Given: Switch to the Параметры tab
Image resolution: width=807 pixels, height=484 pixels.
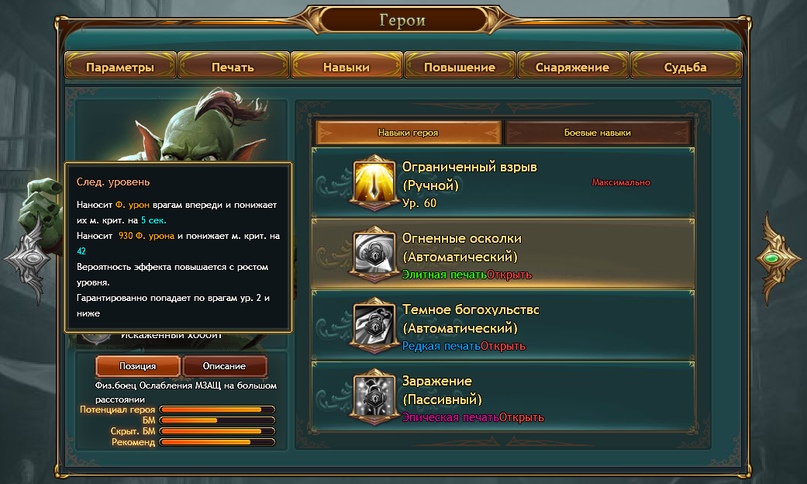Looking at the screenshot, I should coord(120,67).
